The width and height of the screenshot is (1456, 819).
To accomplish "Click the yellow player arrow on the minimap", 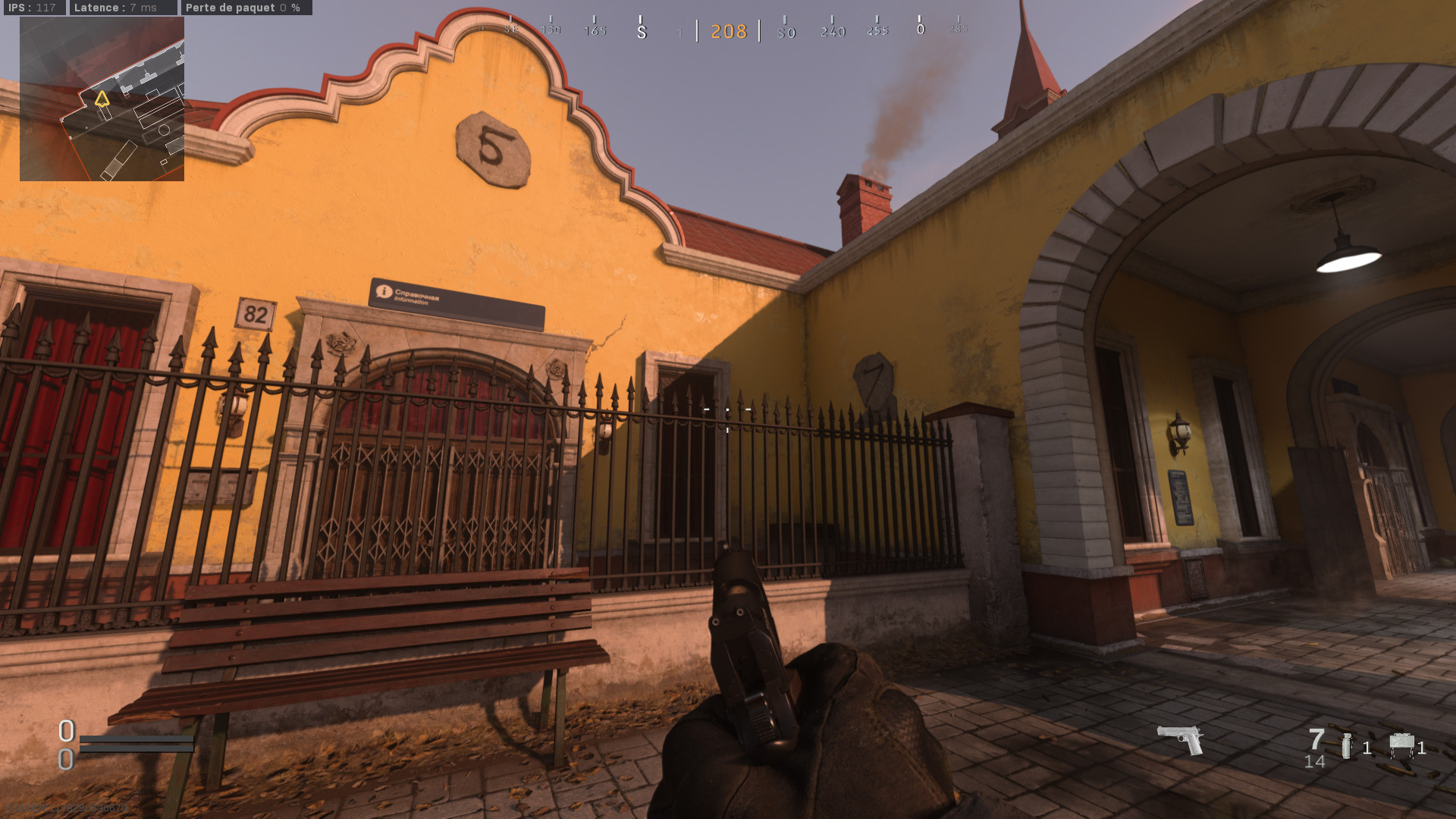I will tap(102, 99).
